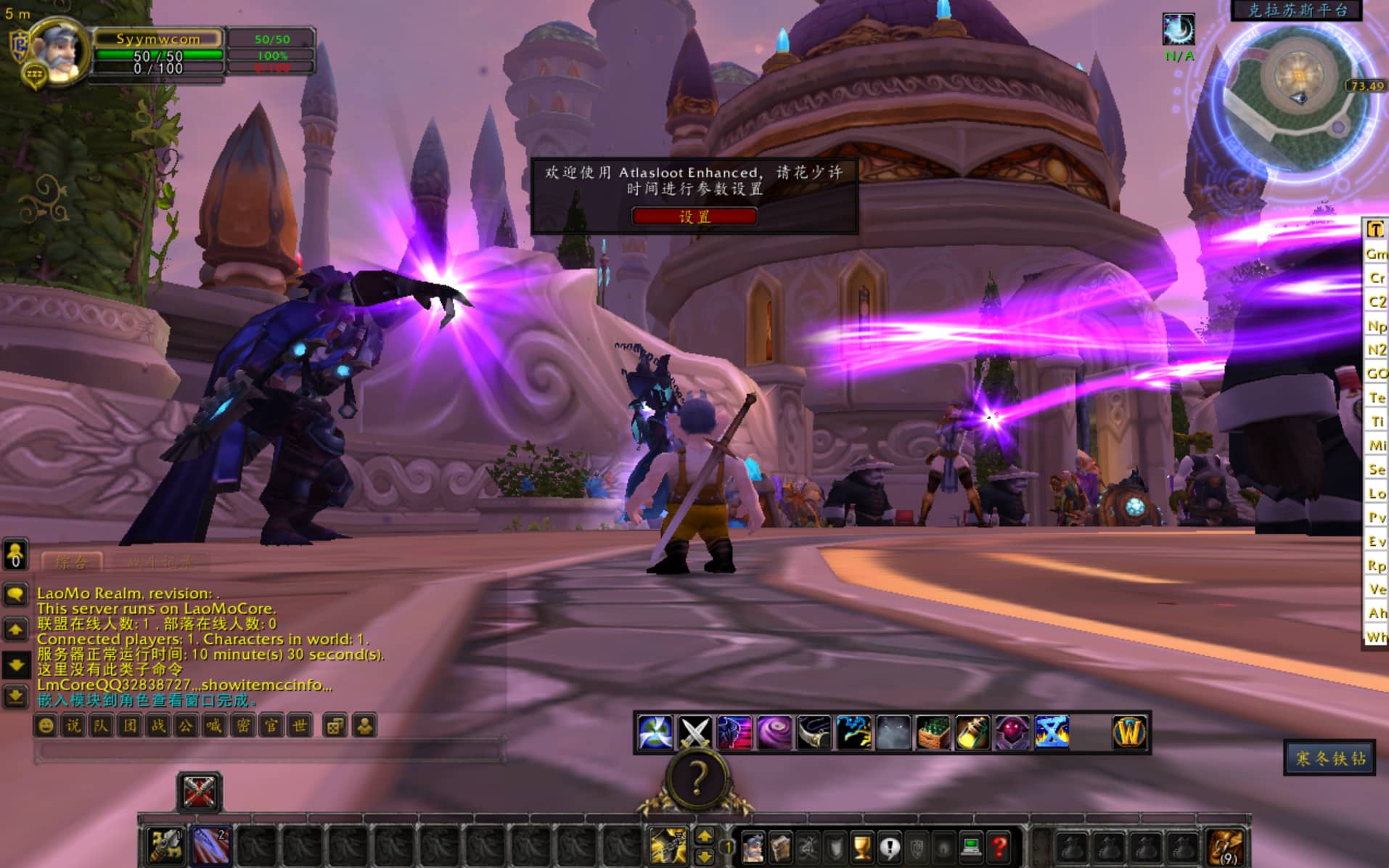1389x868 pixels.
Task: Open the quest log exclamation button
Action: click(890, 847)
